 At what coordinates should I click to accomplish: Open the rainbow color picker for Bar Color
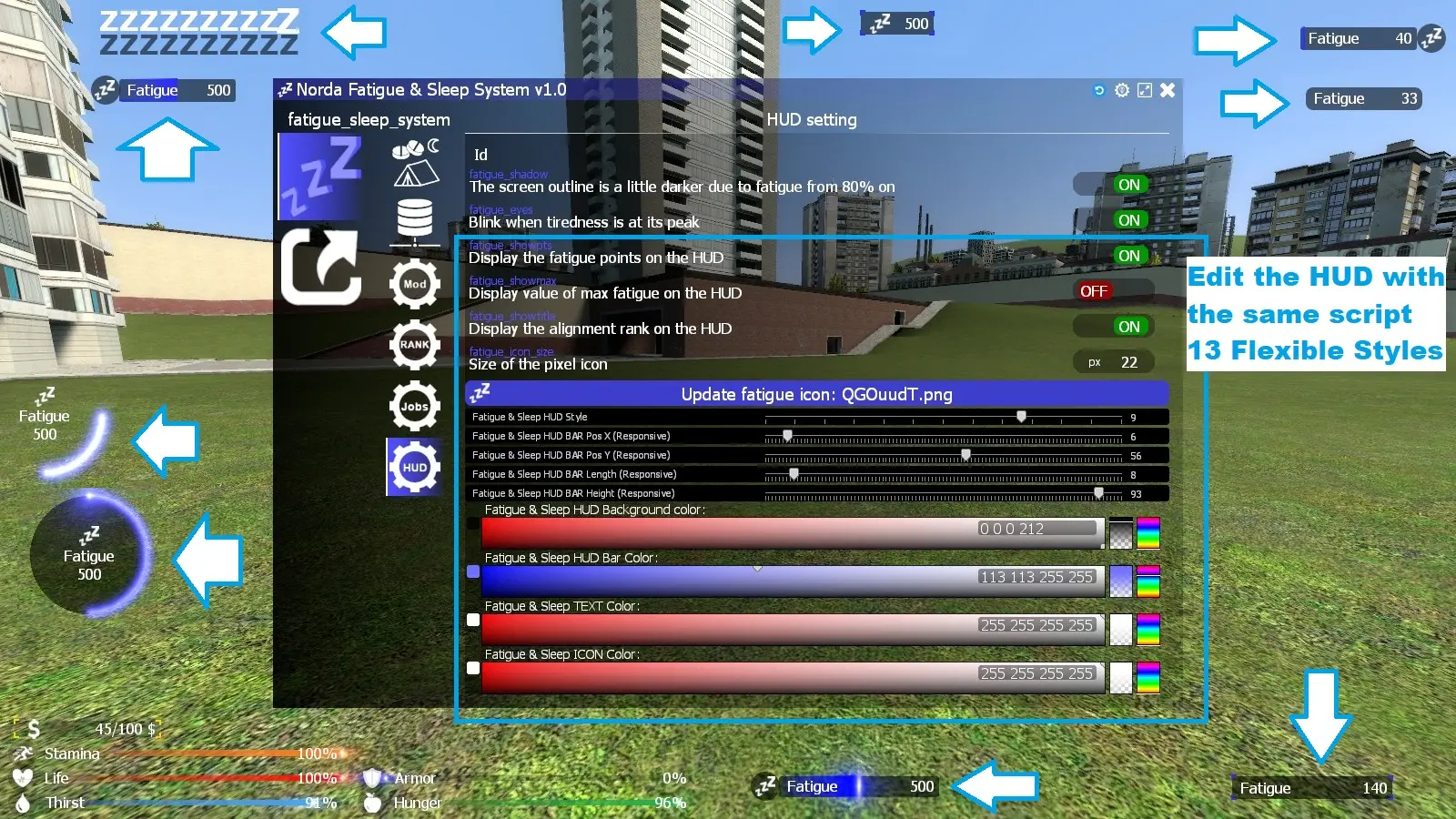pyautogui.click(x=1147, y=580)
